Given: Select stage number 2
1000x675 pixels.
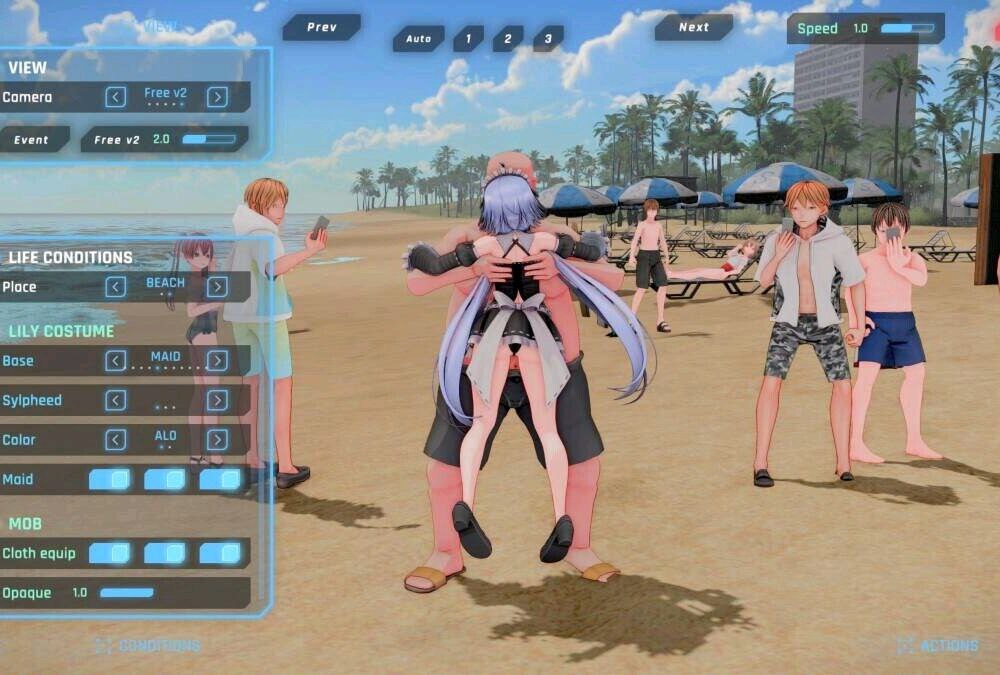Looking at the screenshot, I should (507, 39).
